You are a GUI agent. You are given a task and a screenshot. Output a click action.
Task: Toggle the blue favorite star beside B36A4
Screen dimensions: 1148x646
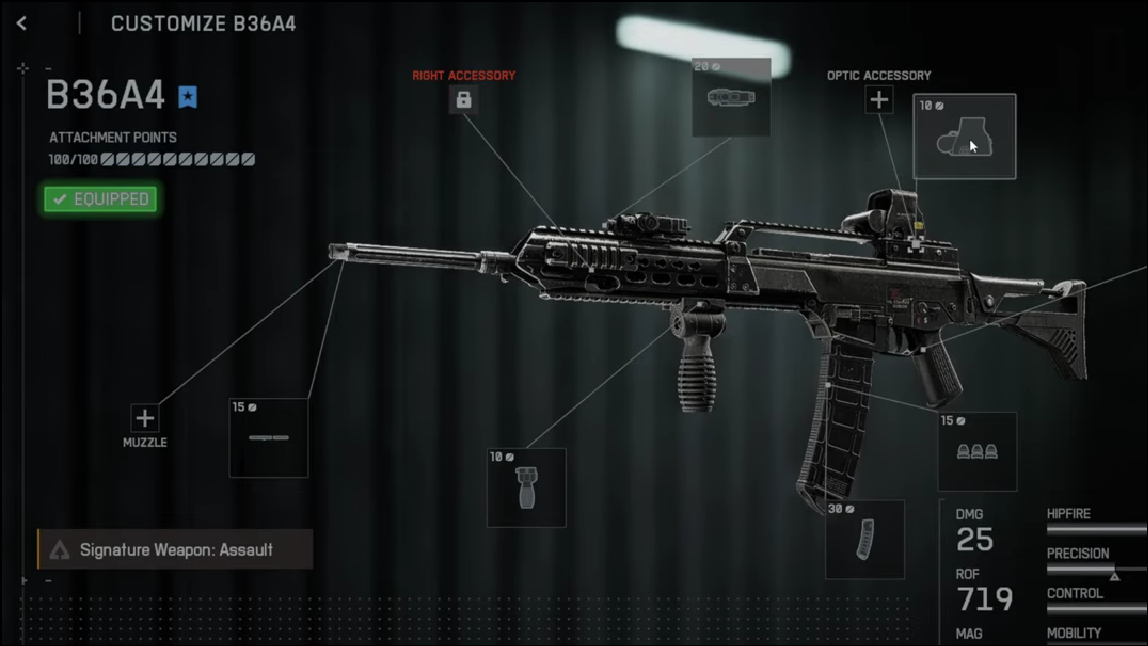tap(188, 96)
